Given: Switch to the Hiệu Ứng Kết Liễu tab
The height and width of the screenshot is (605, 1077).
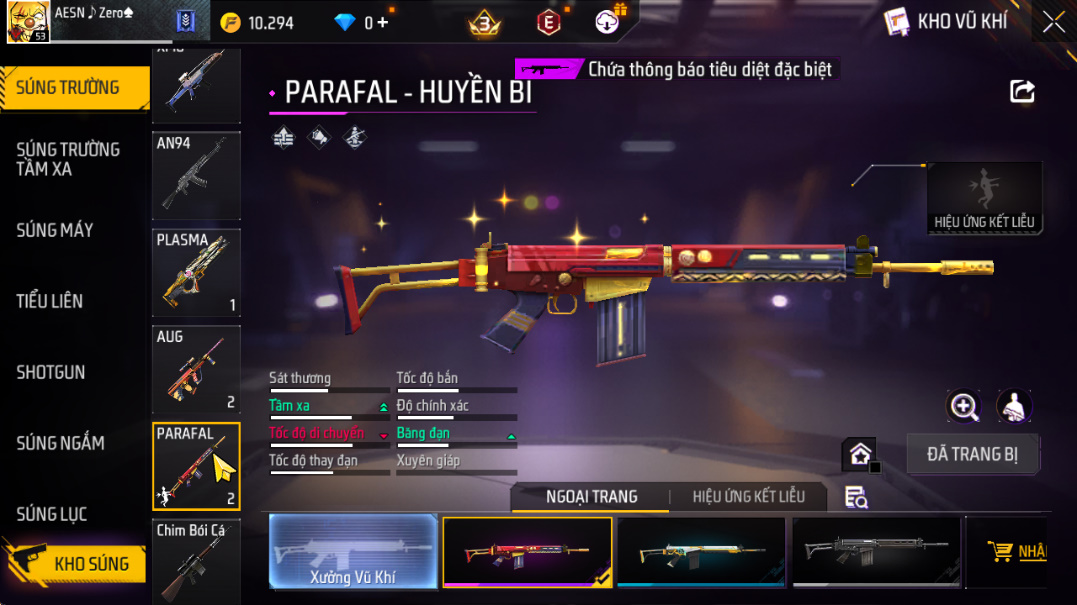Looking at the screenshot, I should [x=748, y=497].
